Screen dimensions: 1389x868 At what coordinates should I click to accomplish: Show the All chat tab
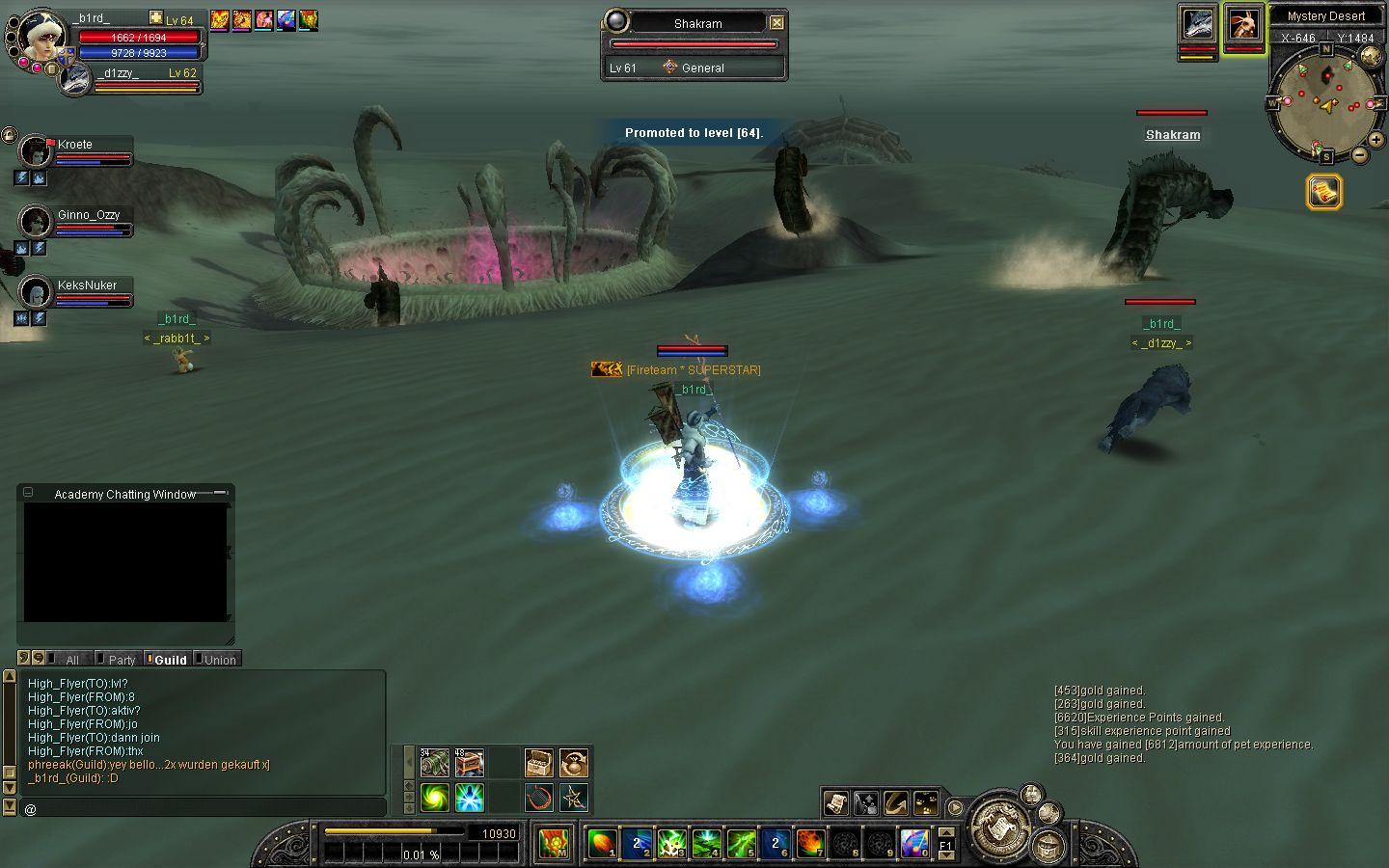[71, 660]
